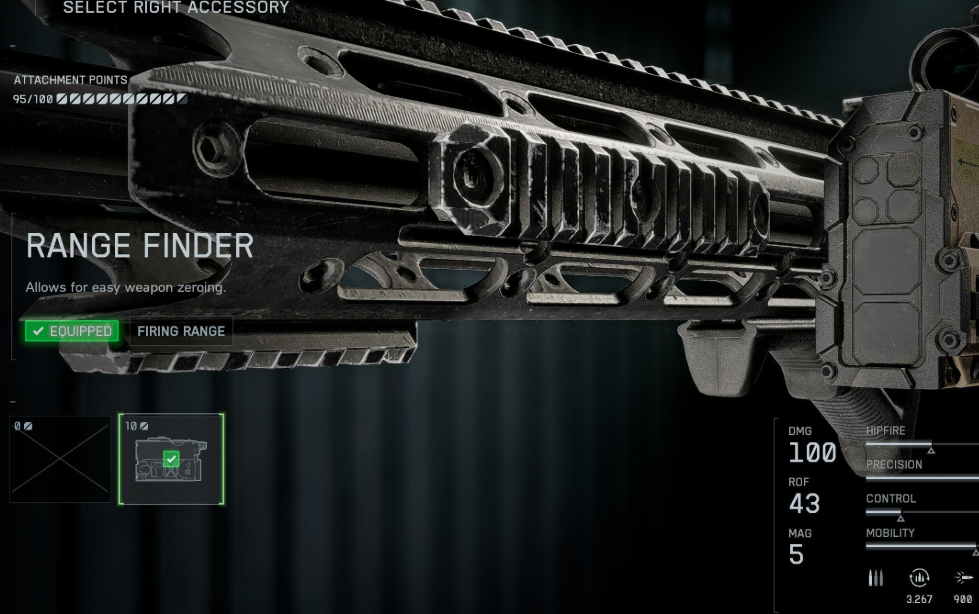Choose the Range Finder accessory tile
979x614 pixels.
[x=171, y=459]
